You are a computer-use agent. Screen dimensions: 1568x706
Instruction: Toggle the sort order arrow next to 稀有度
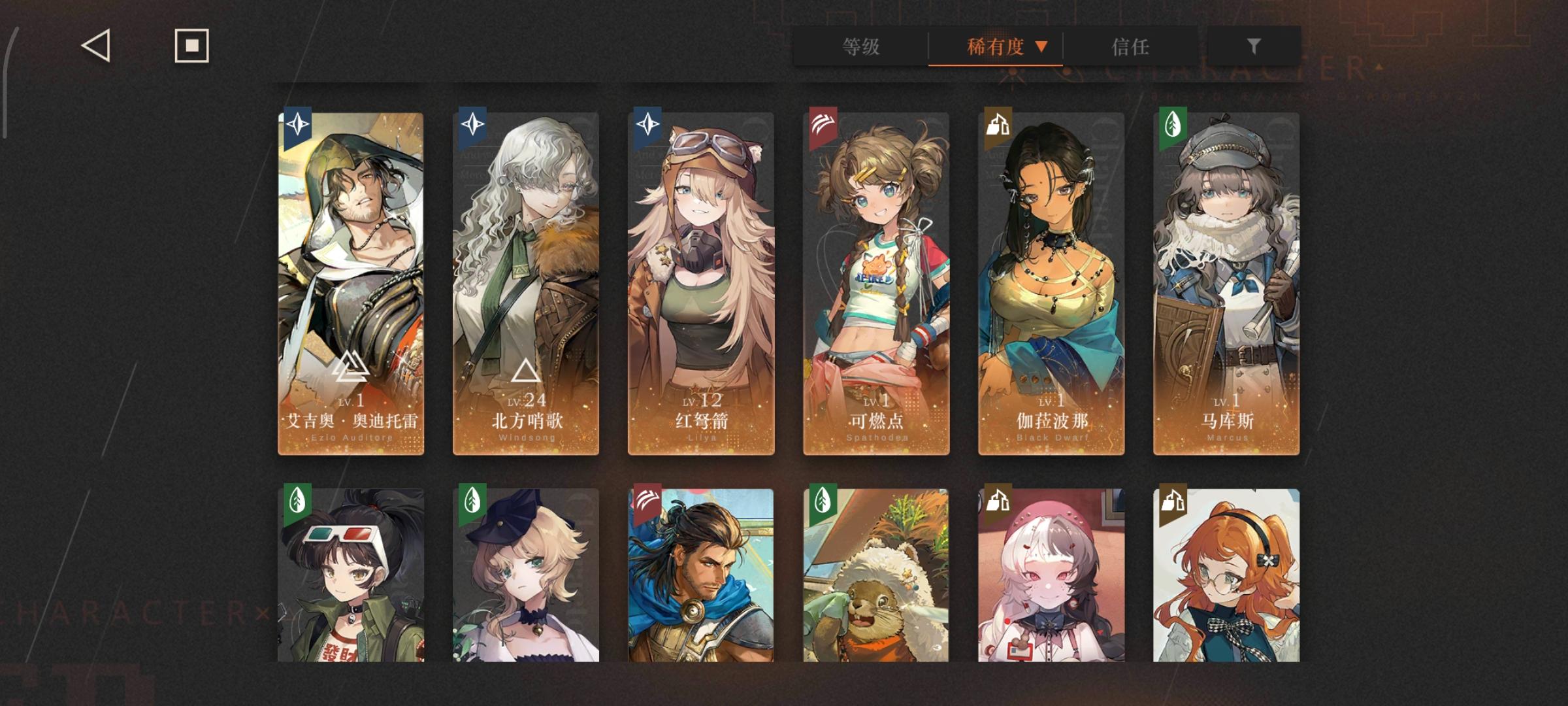(x=1043, y=46)
